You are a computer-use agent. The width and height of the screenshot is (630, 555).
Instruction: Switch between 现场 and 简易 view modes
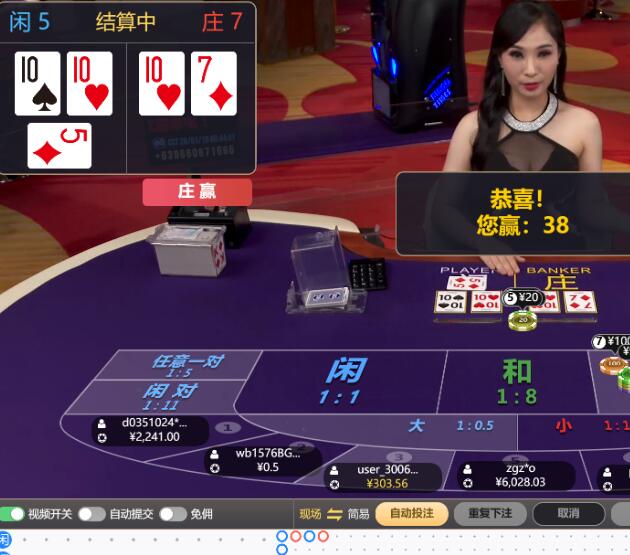click(334, 514)
